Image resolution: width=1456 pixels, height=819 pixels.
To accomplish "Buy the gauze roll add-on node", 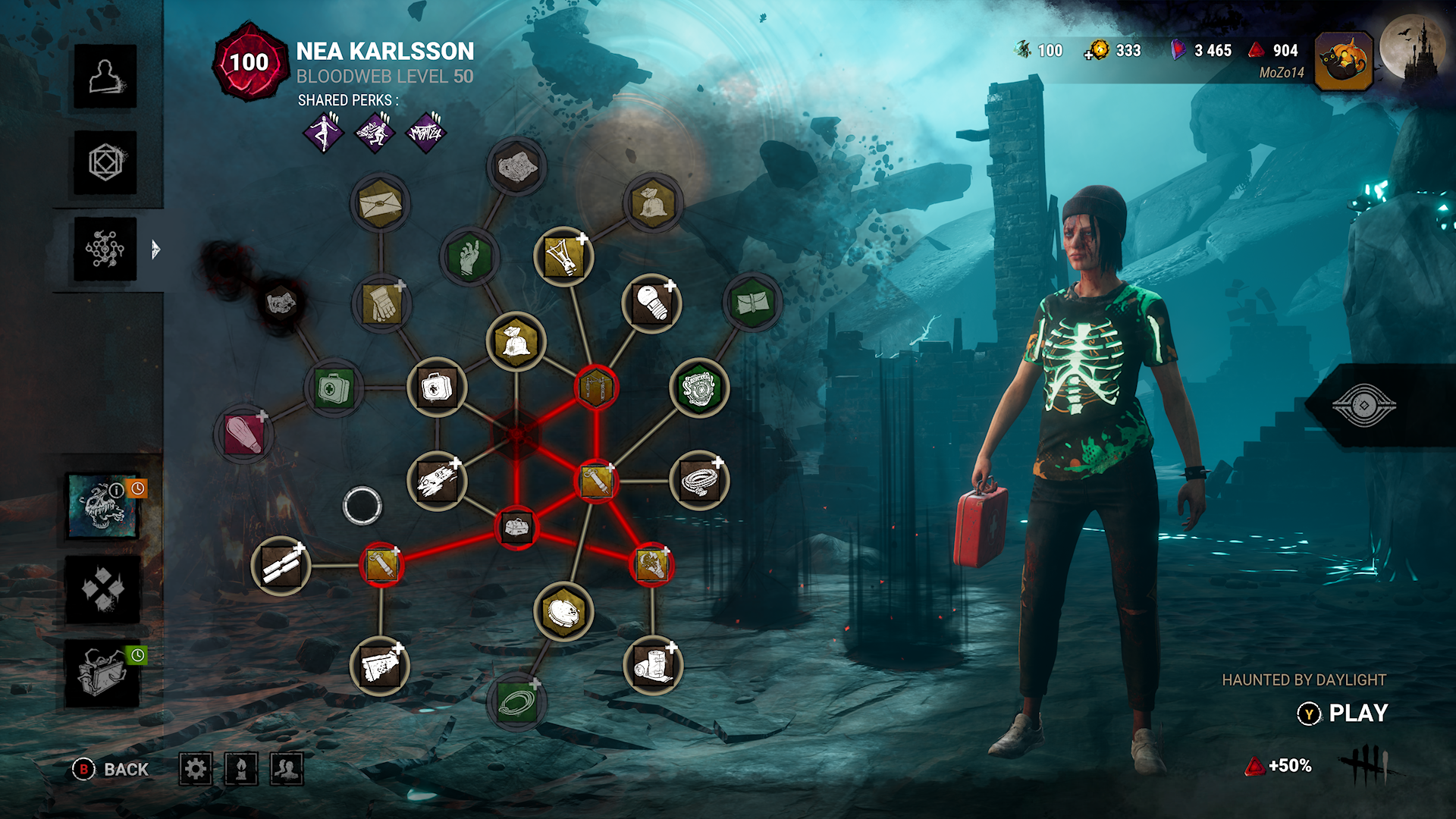I will 652,665.
